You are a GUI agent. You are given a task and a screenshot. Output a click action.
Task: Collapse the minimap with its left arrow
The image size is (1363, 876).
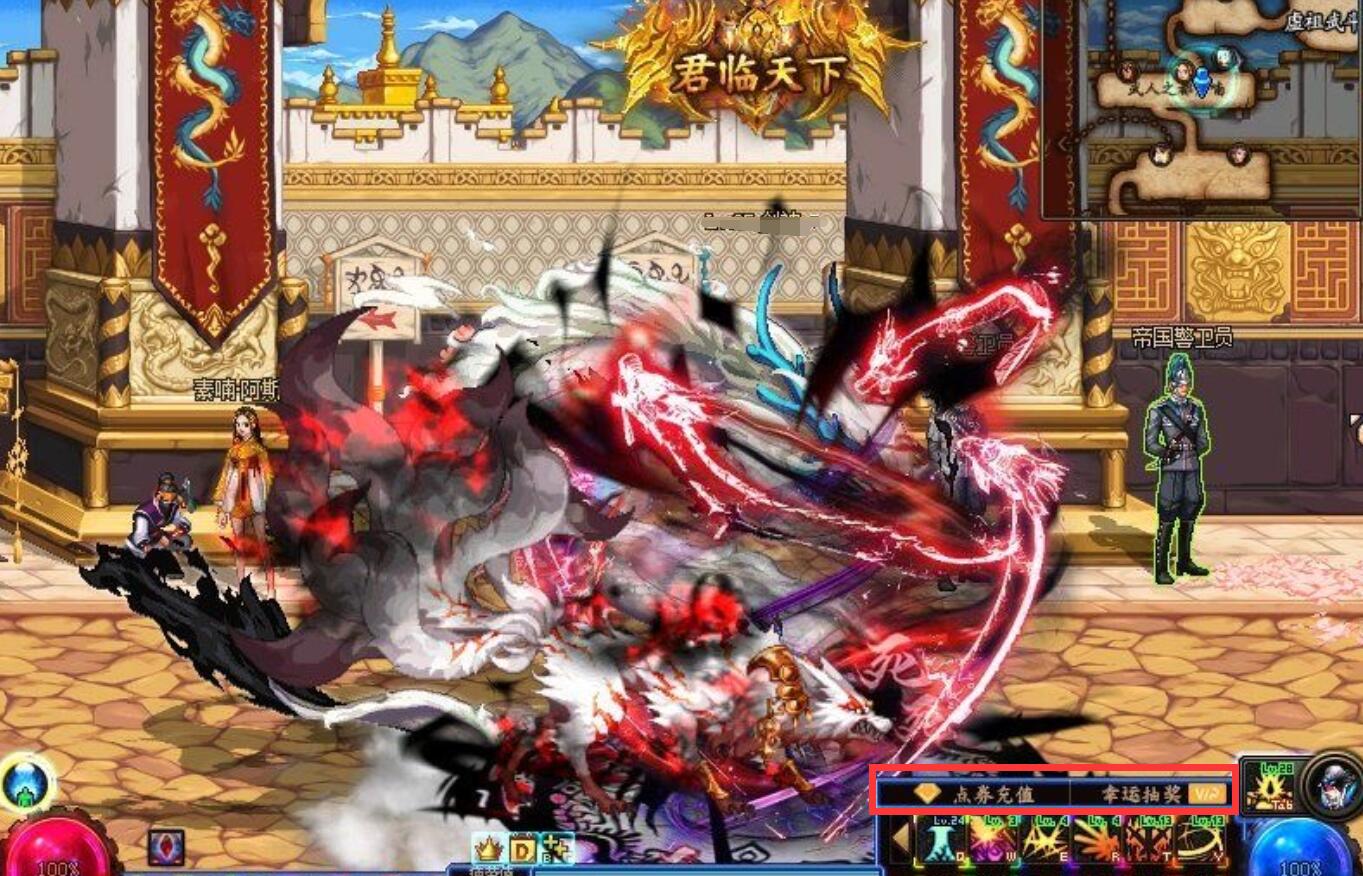[x=1063, y=143]
